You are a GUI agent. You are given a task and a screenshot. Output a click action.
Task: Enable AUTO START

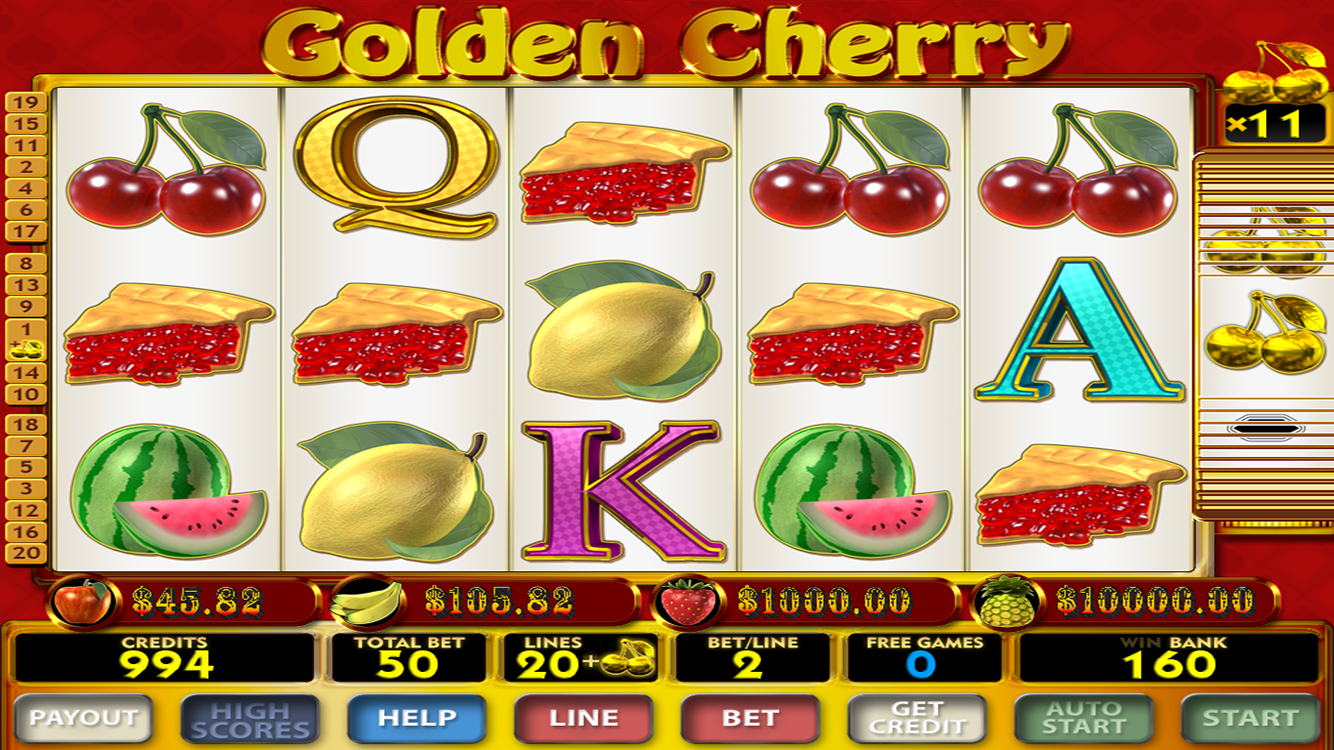(1083, 717)
